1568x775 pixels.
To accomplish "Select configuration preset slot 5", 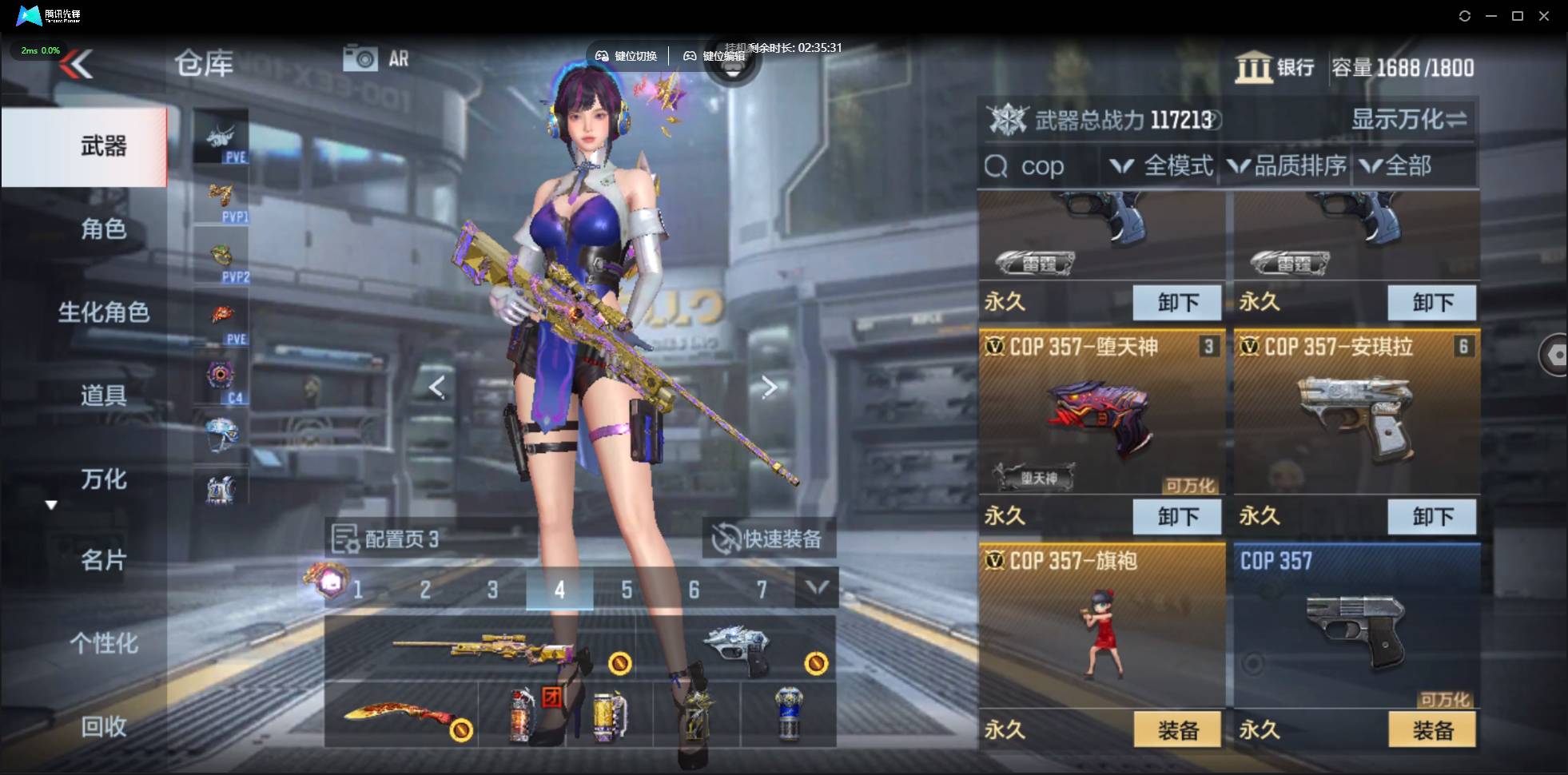I will coord(627,590).
